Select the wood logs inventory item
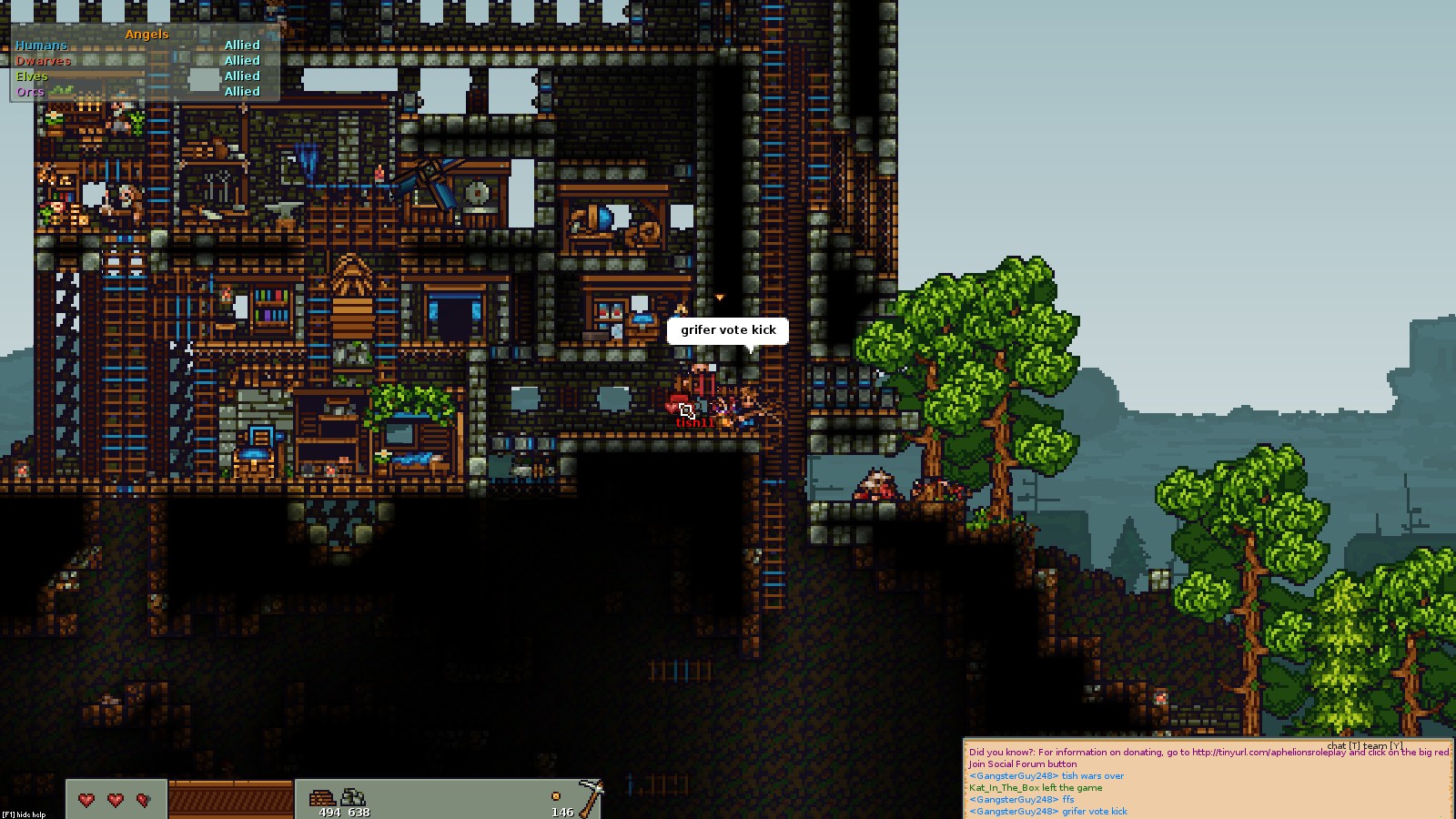 pos(323,798)
